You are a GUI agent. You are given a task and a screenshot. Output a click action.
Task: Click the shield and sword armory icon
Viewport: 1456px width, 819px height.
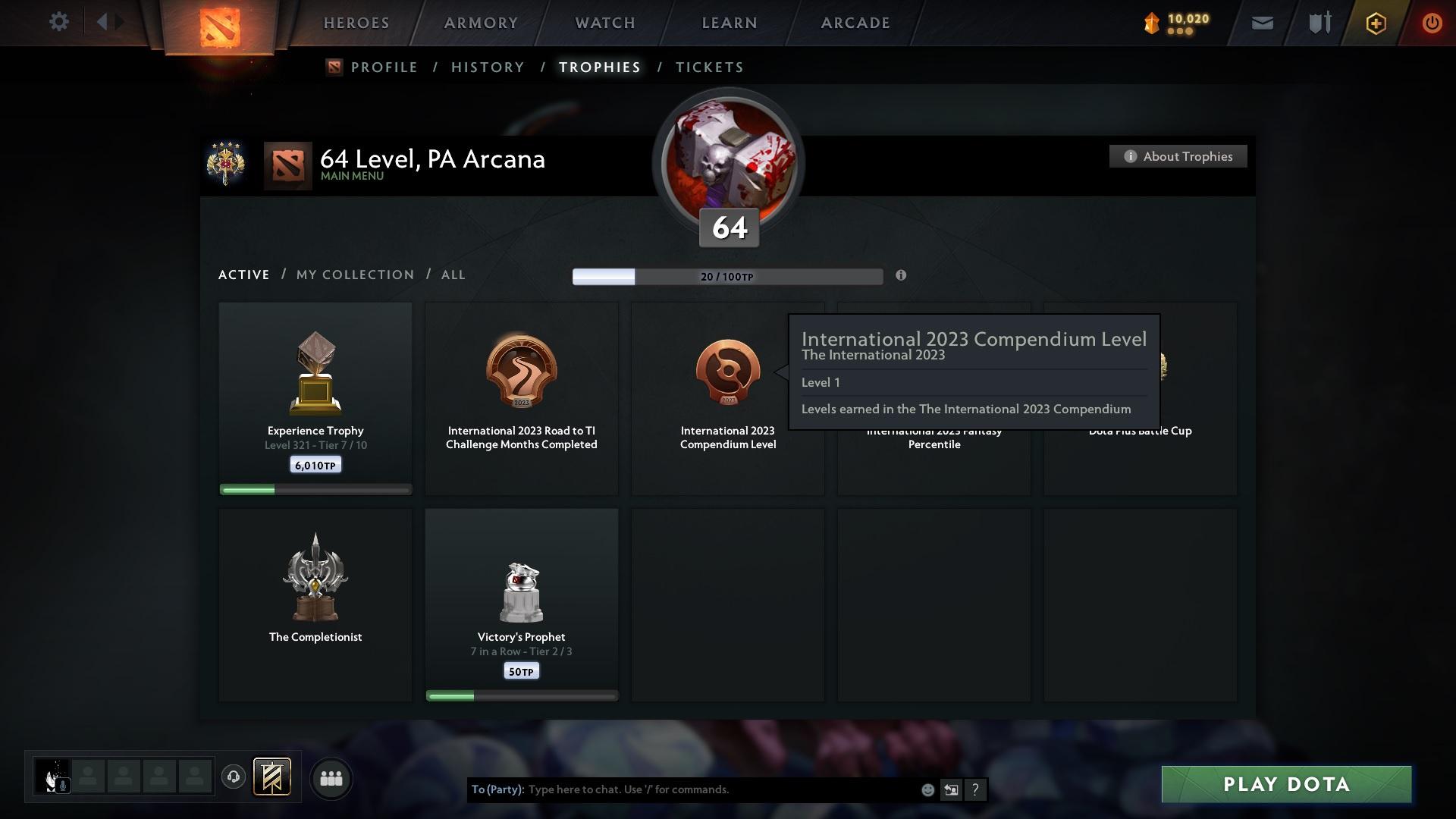(1318, 23)
